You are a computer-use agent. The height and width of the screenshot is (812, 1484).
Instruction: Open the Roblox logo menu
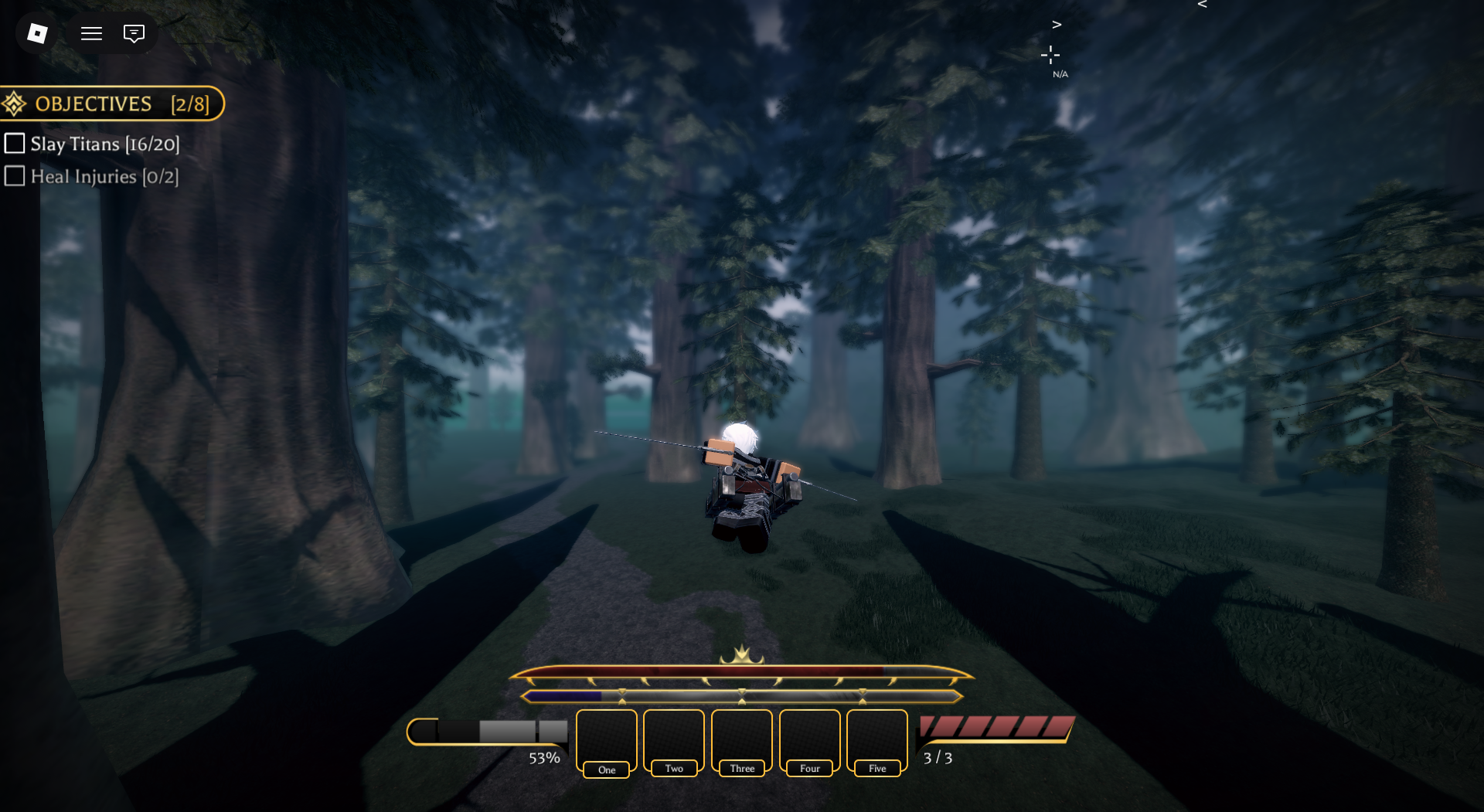(x=37, y=33)
